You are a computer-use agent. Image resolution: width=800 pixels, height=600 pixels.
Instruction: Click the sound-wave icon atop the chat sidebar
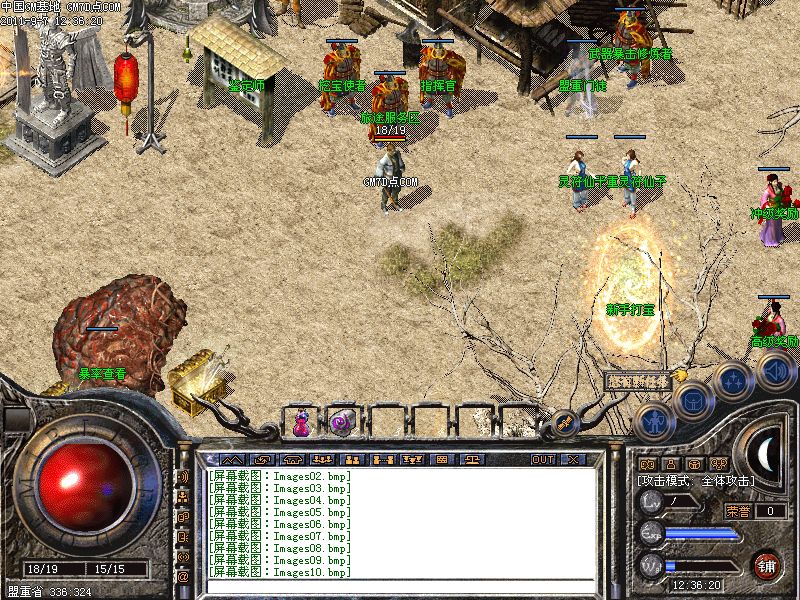pyautogui.click(x=183, y=477)
